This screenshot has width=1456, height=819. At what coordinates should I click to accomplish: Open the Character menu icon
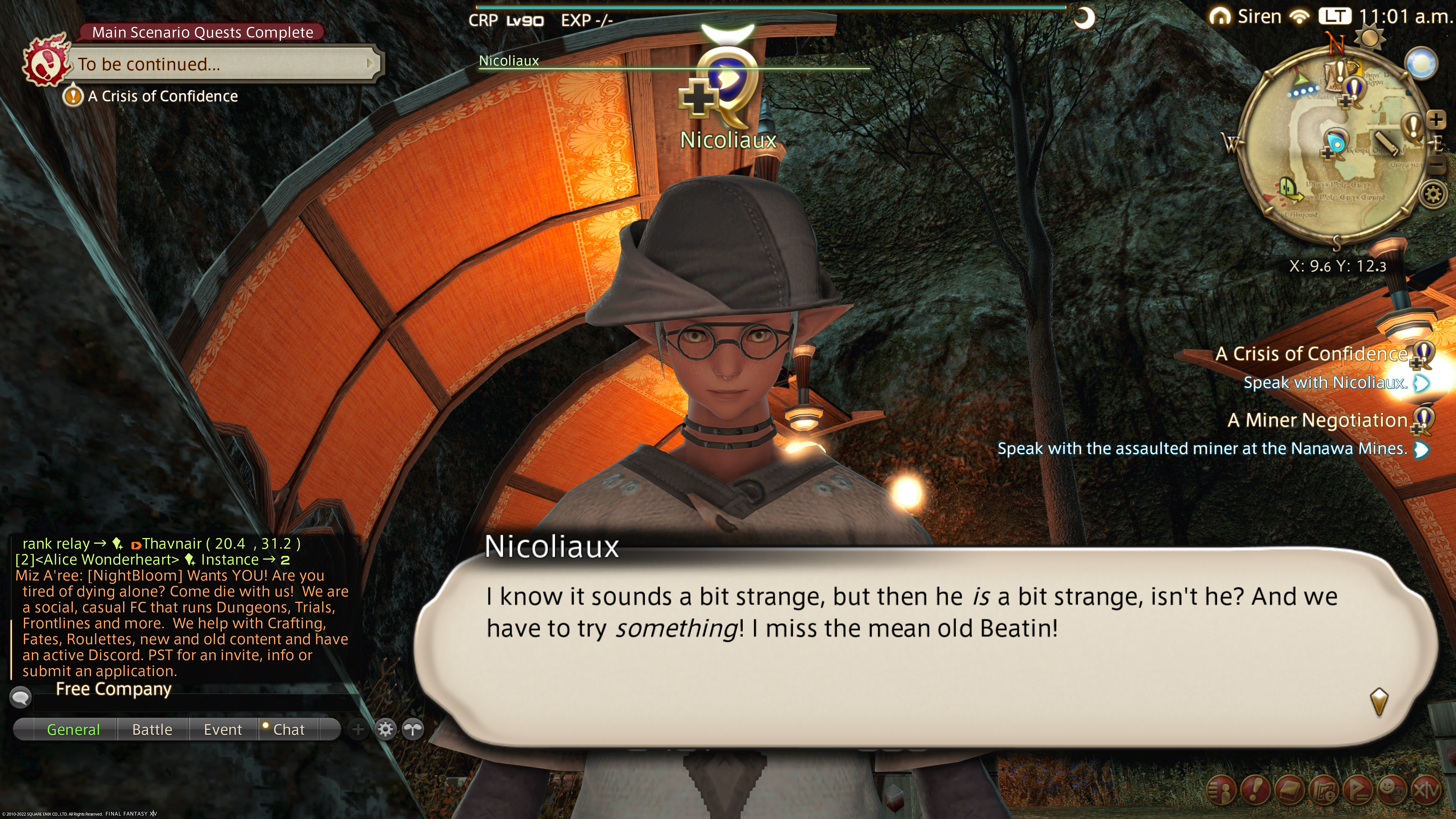(1221, 790)
